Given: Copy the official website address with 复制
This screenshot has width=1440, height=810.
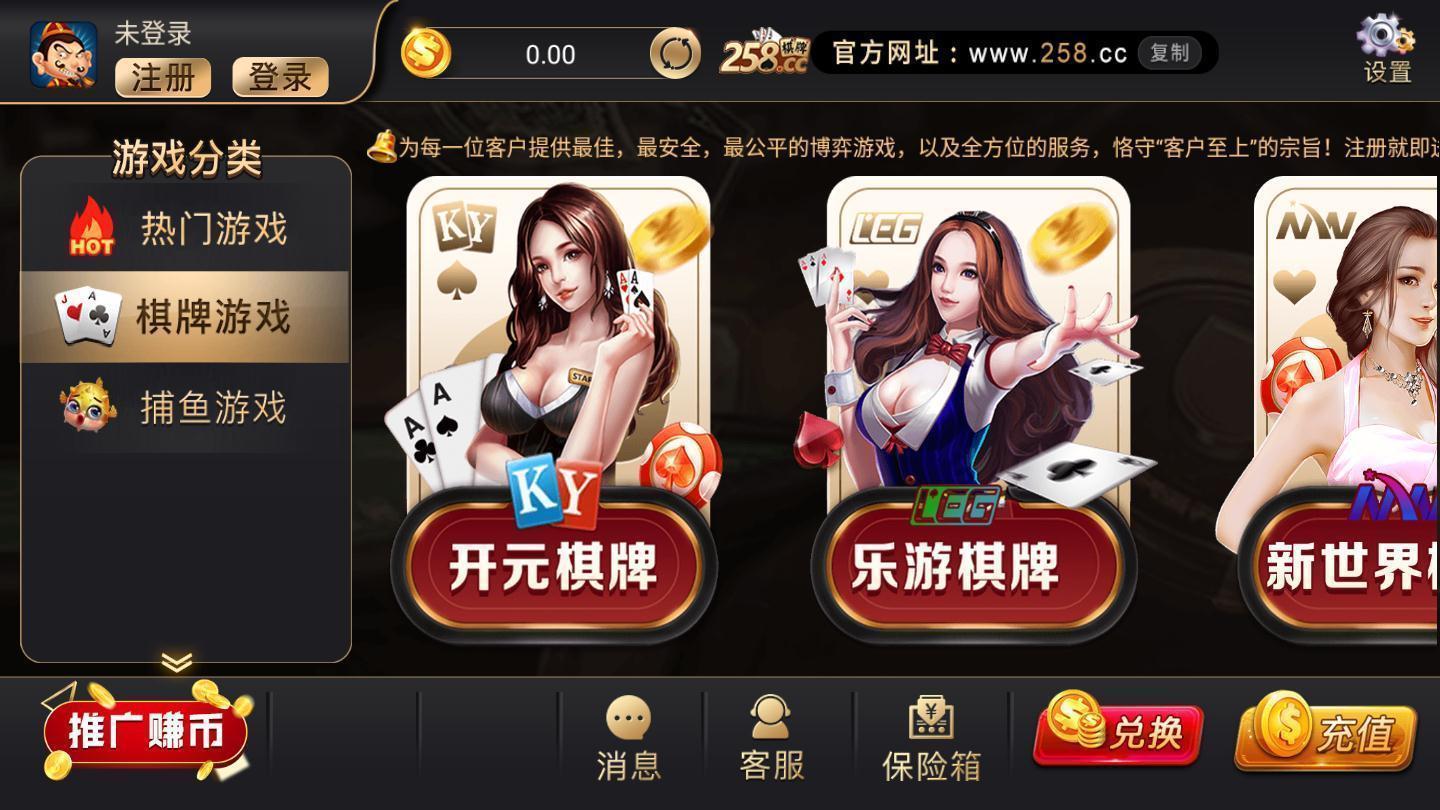Looking at the screenshot, I should [x=1170, y=54].
